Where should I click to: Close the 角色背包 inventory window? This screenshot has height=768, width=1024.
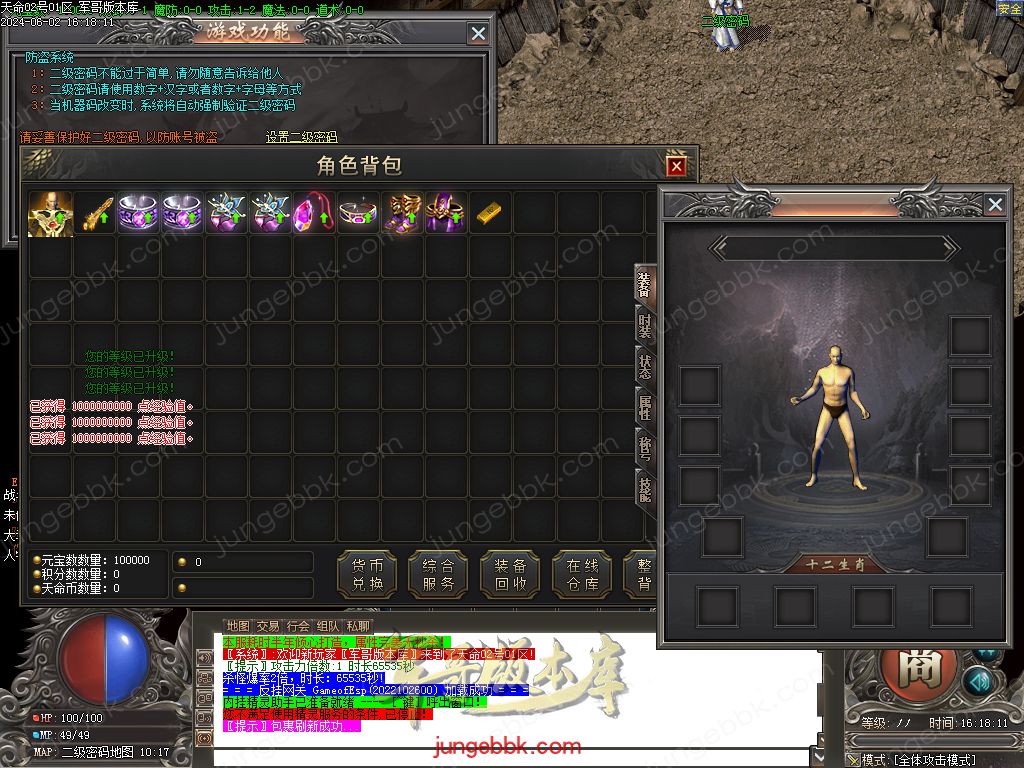[x=677, y=166]
